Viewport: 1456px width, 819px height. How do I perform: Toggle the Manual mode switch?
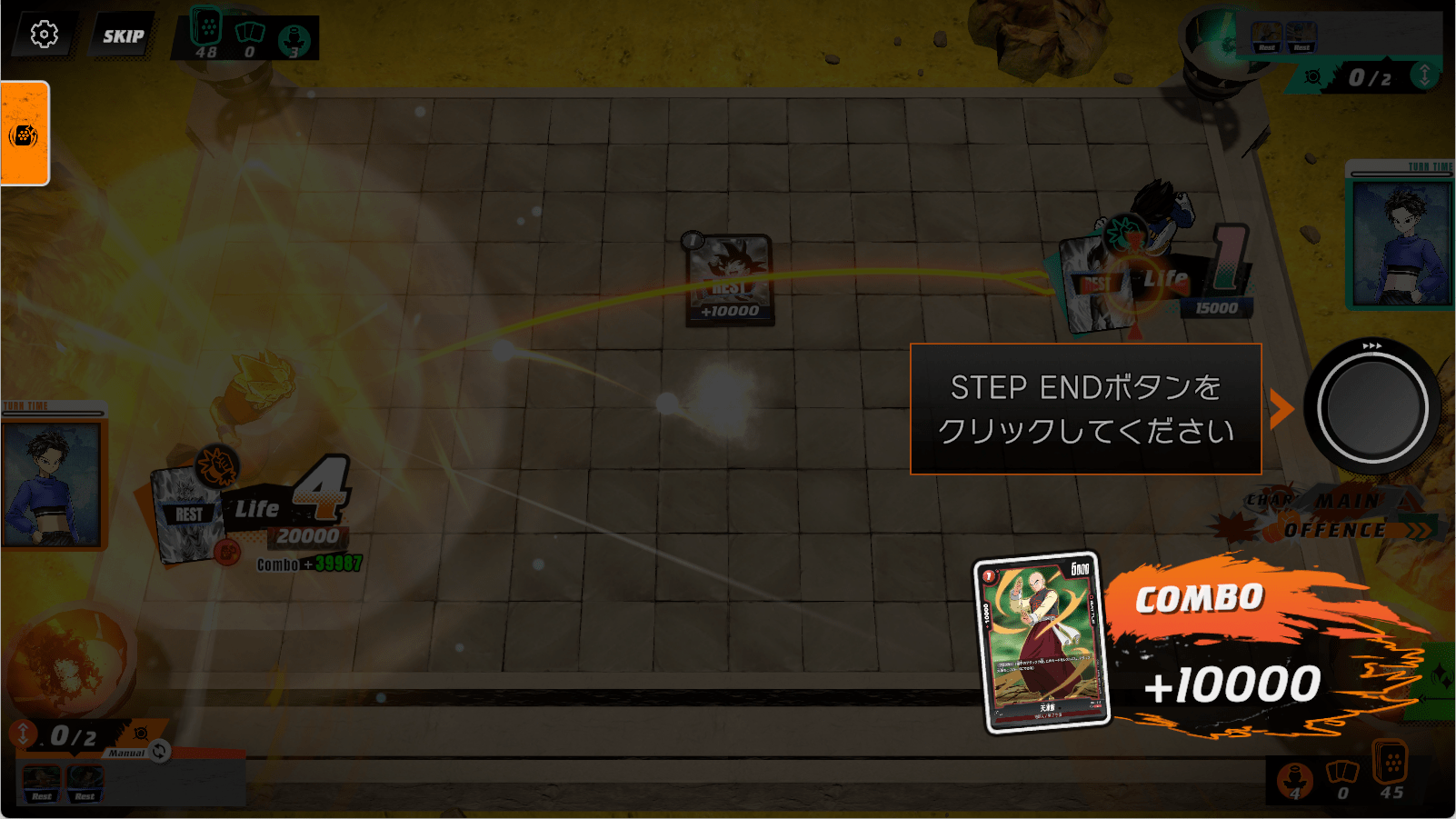(159, 751)
